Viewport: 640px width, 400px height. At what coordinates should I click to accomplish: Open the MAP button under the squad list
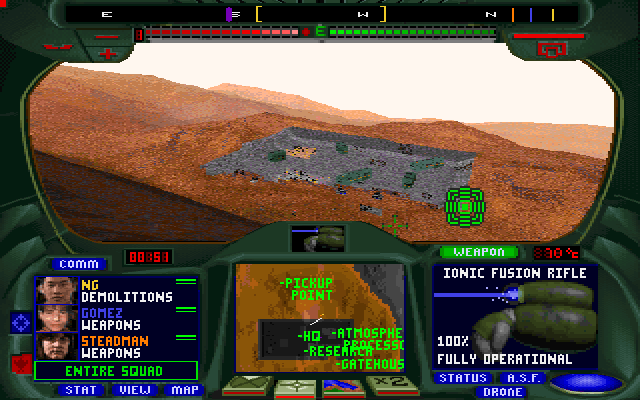[183, 389]
